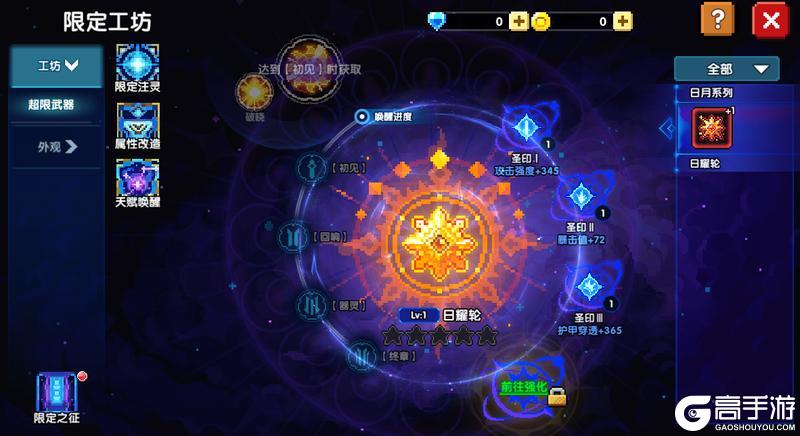Close the 限定工坊 screen
Image resolution: width=800 pixels, height=436 pixels.
(x=770, y=20)
